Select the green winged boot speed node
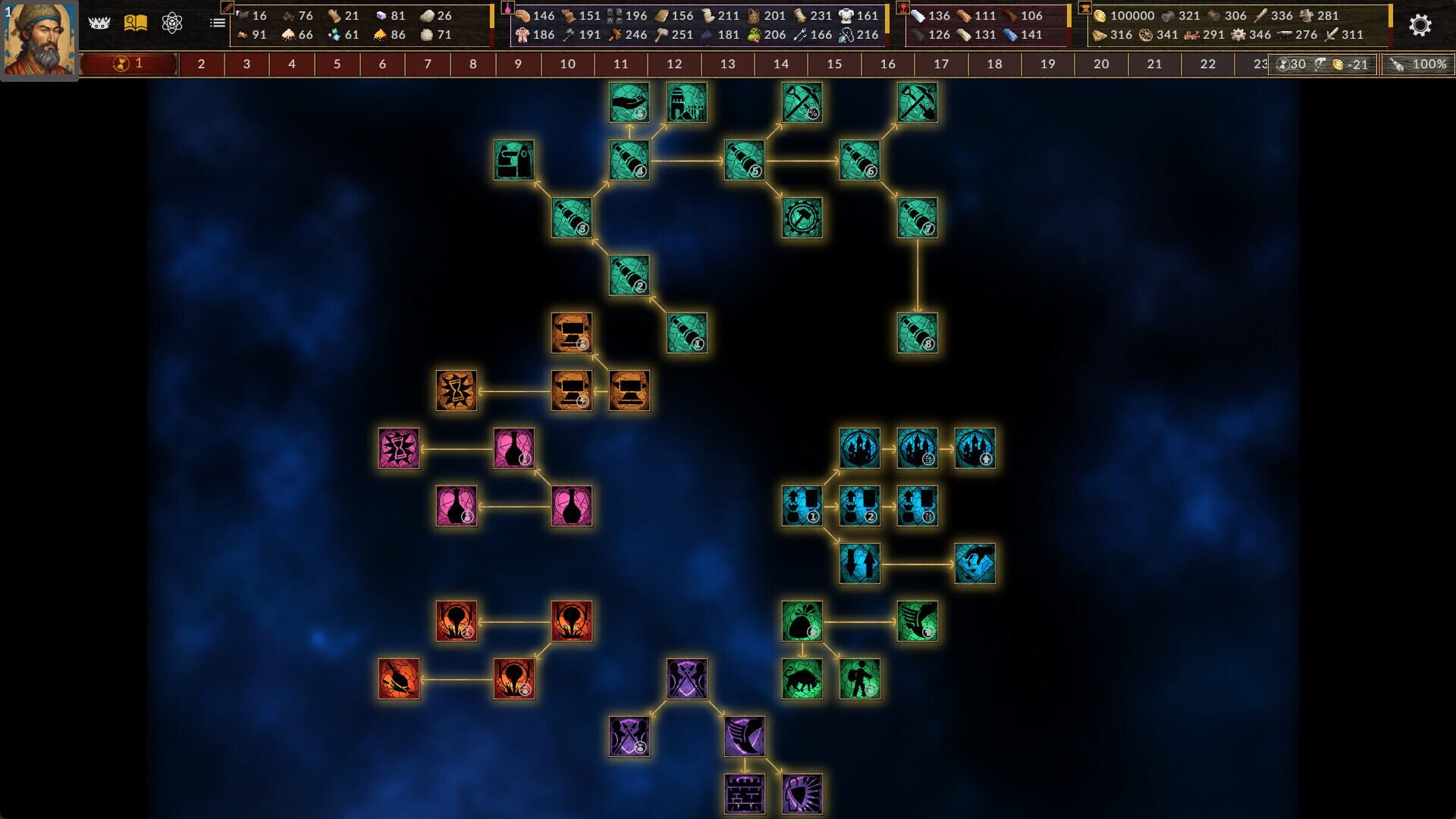The image size is (1456, 819). coord(918,622)
